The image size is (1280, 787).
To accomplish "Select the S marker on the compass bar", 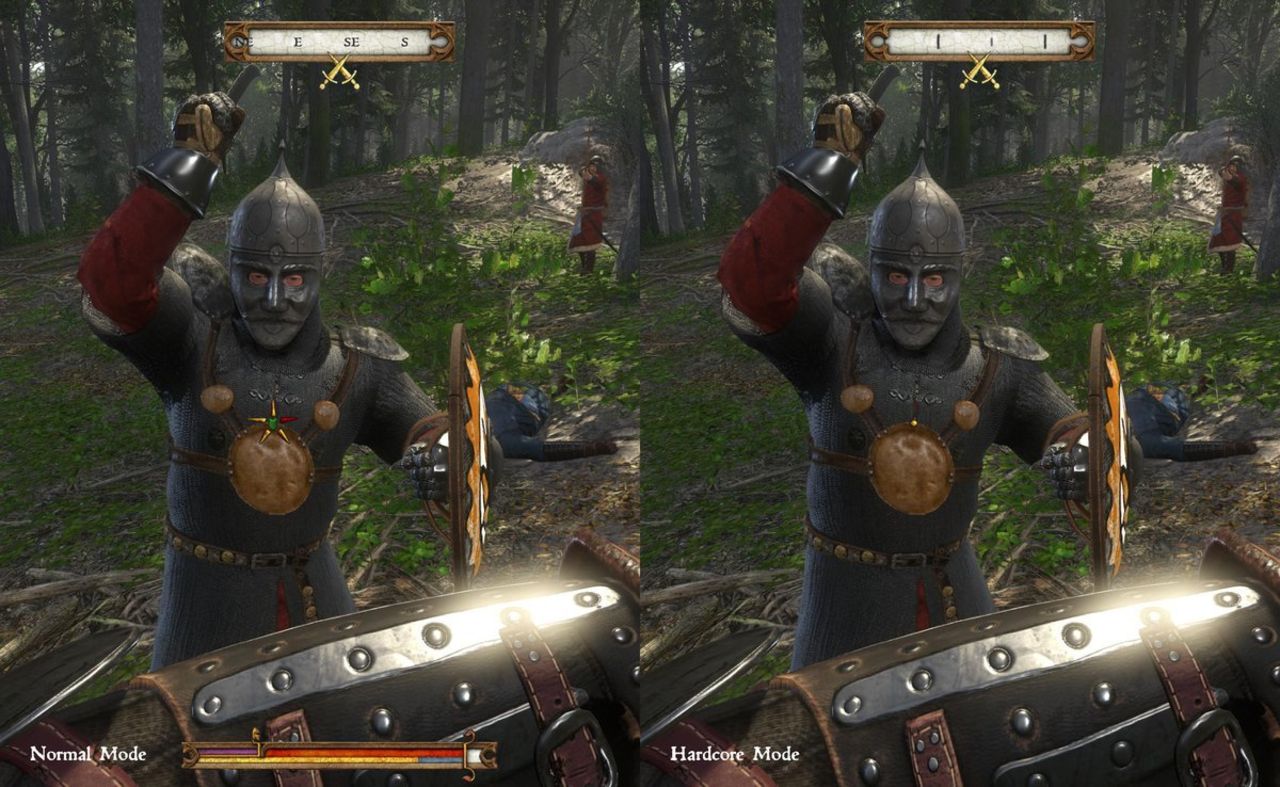I will [x=404, y=42].
